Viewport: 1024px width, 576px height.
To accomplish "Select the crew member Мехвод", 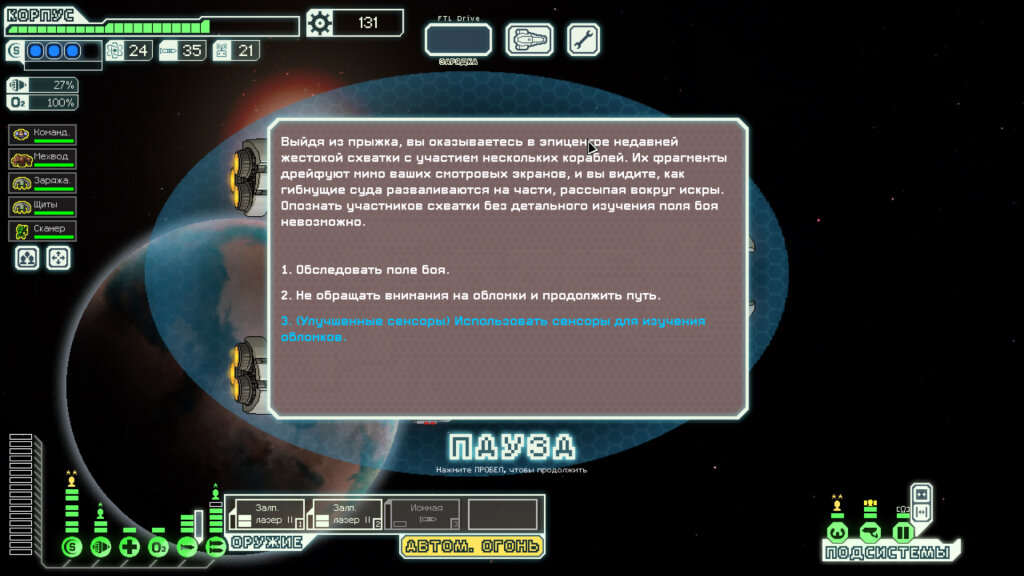I will click(x=43, y=159).
